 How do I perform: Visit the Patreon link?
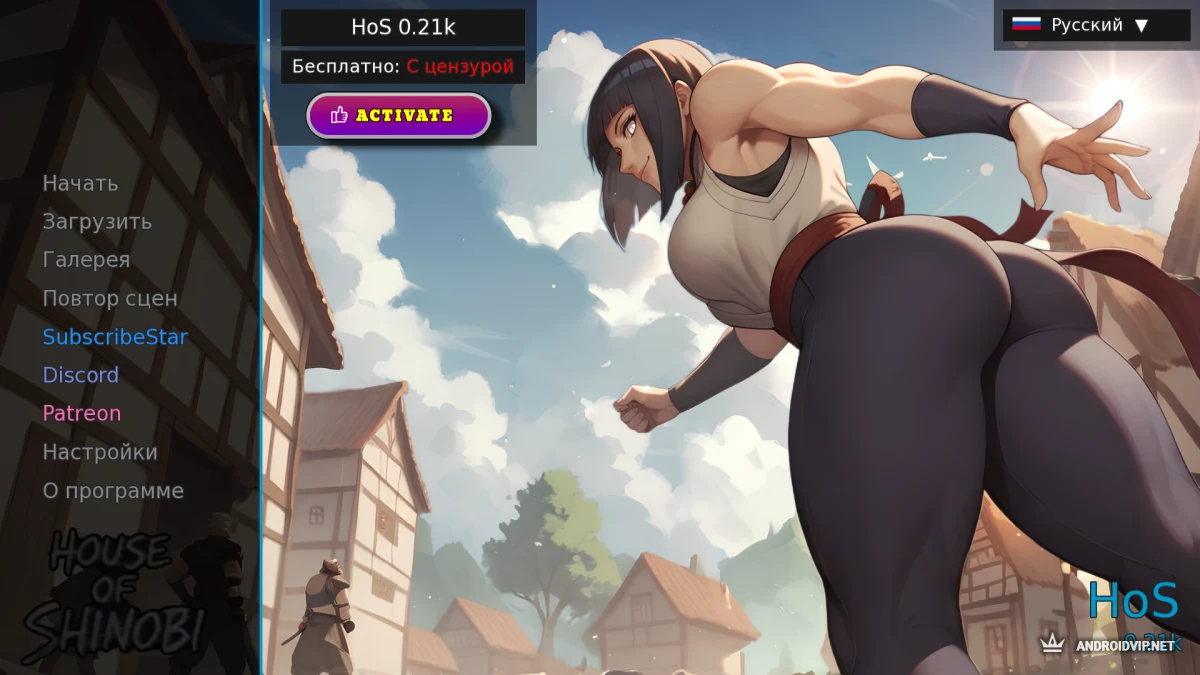coord(81,413)
